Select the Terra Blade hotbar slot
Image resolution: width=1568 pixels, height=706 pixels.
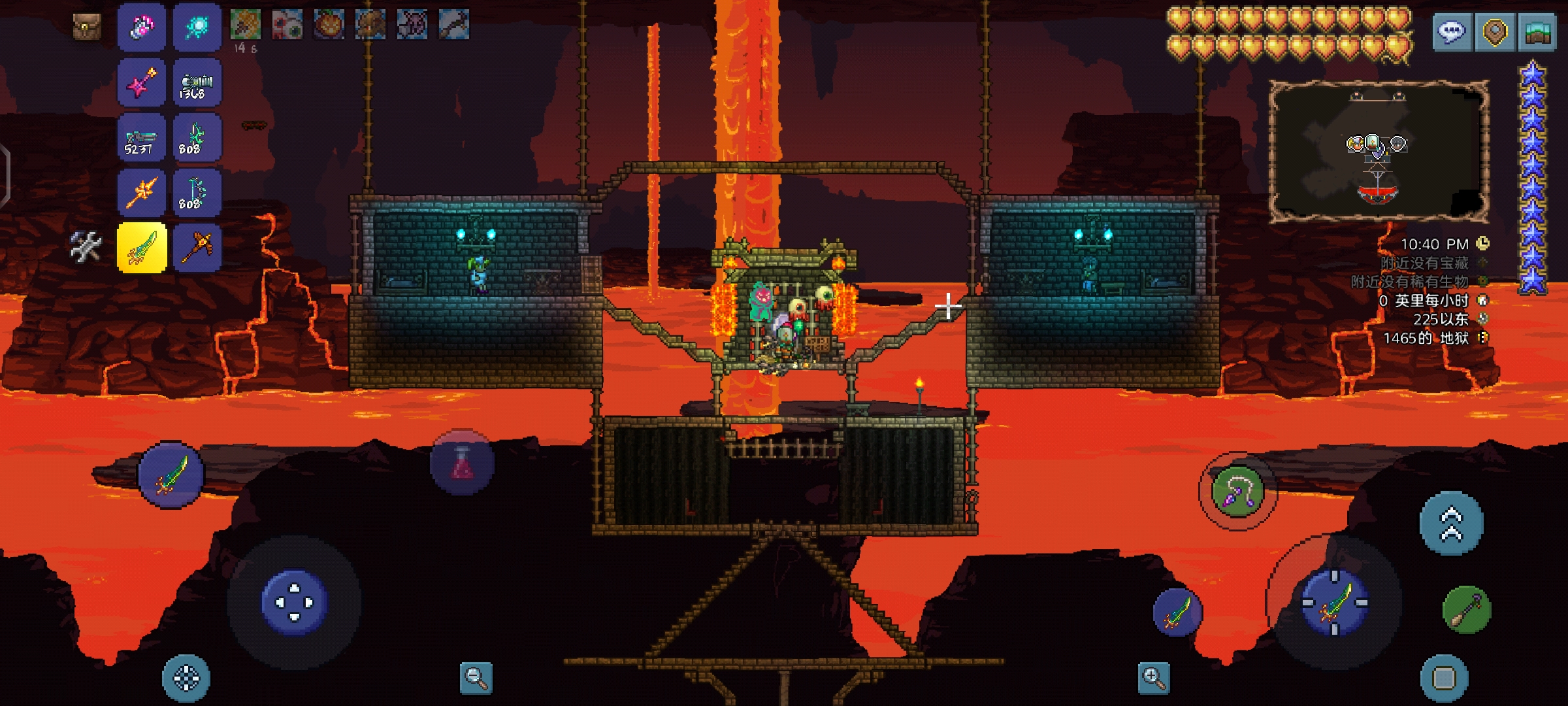pos(142,248)
